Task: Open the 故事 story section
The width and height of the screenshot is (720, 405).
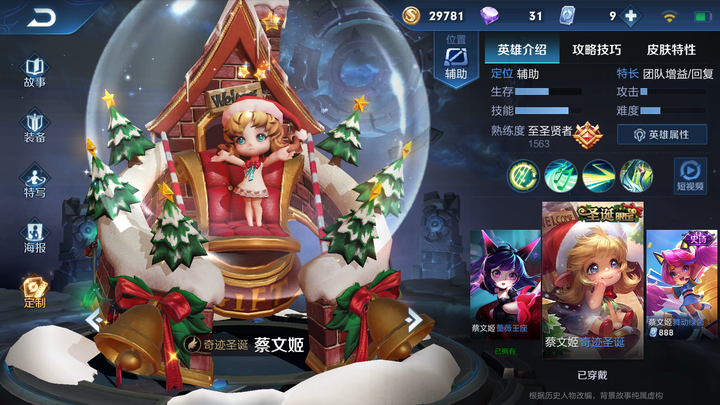Action: pyautogui.click(x=34, y=71)
